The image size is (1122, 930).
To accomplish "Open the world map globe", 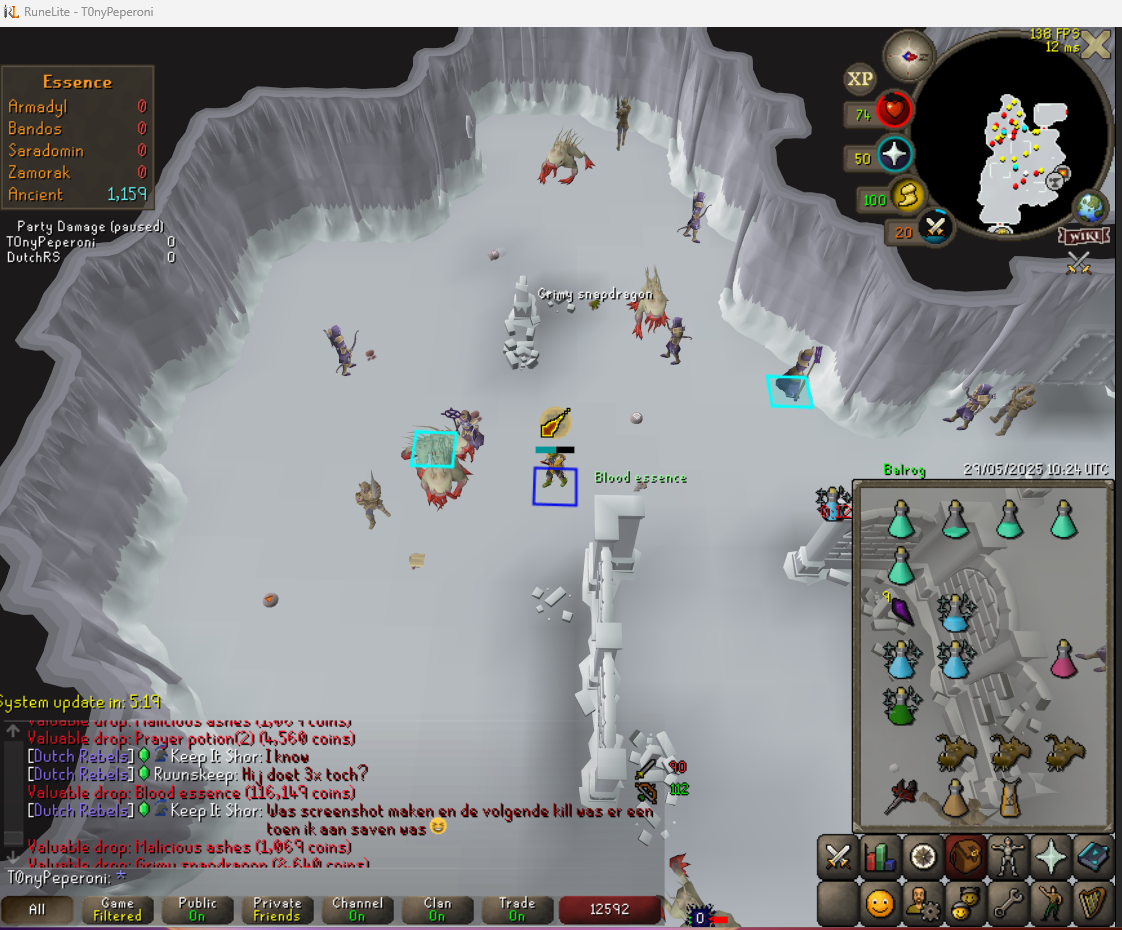I will 1088,209.
